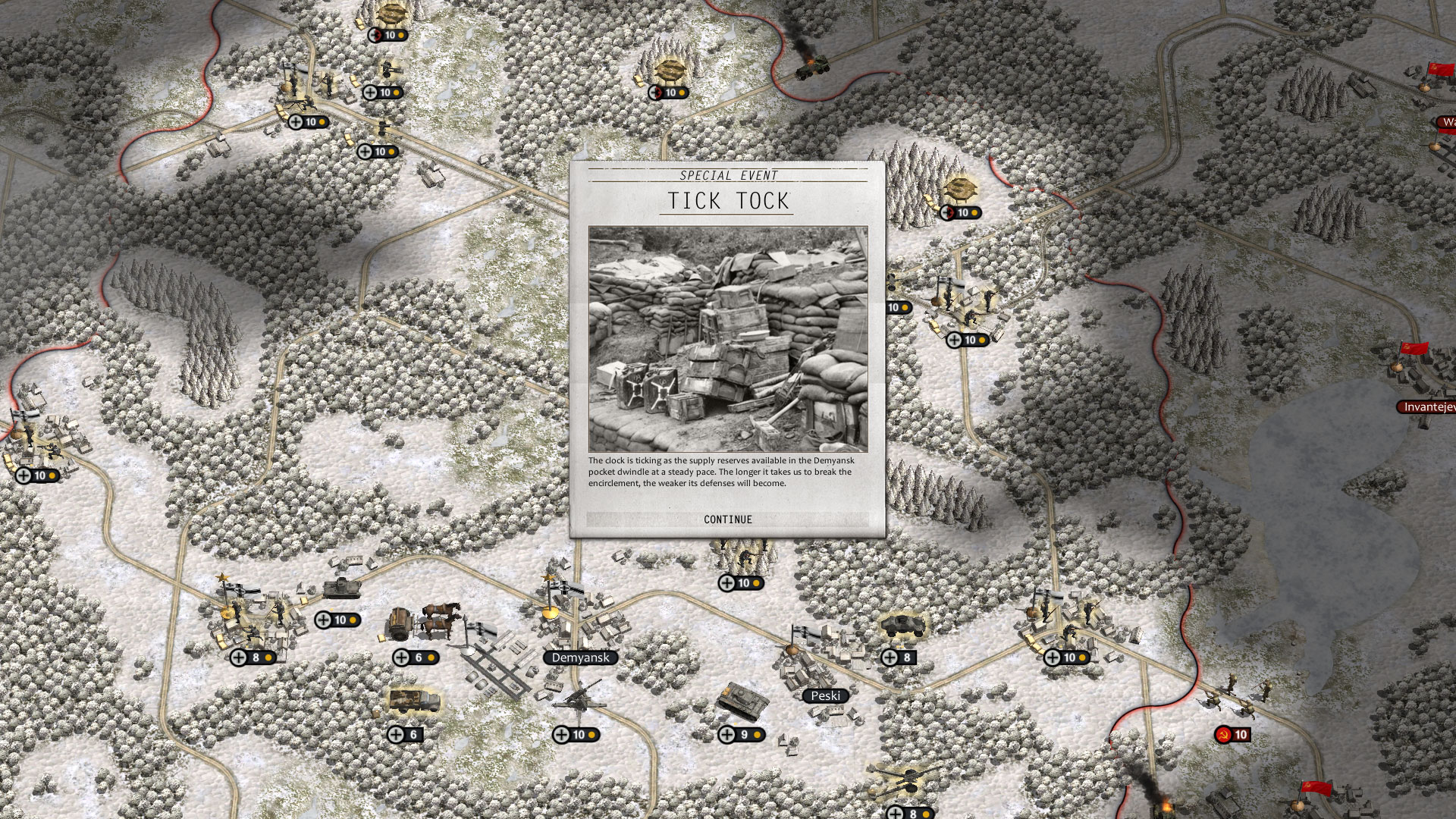
Task: Select the tank unit southwest of Peski
Action: (743, 701)
